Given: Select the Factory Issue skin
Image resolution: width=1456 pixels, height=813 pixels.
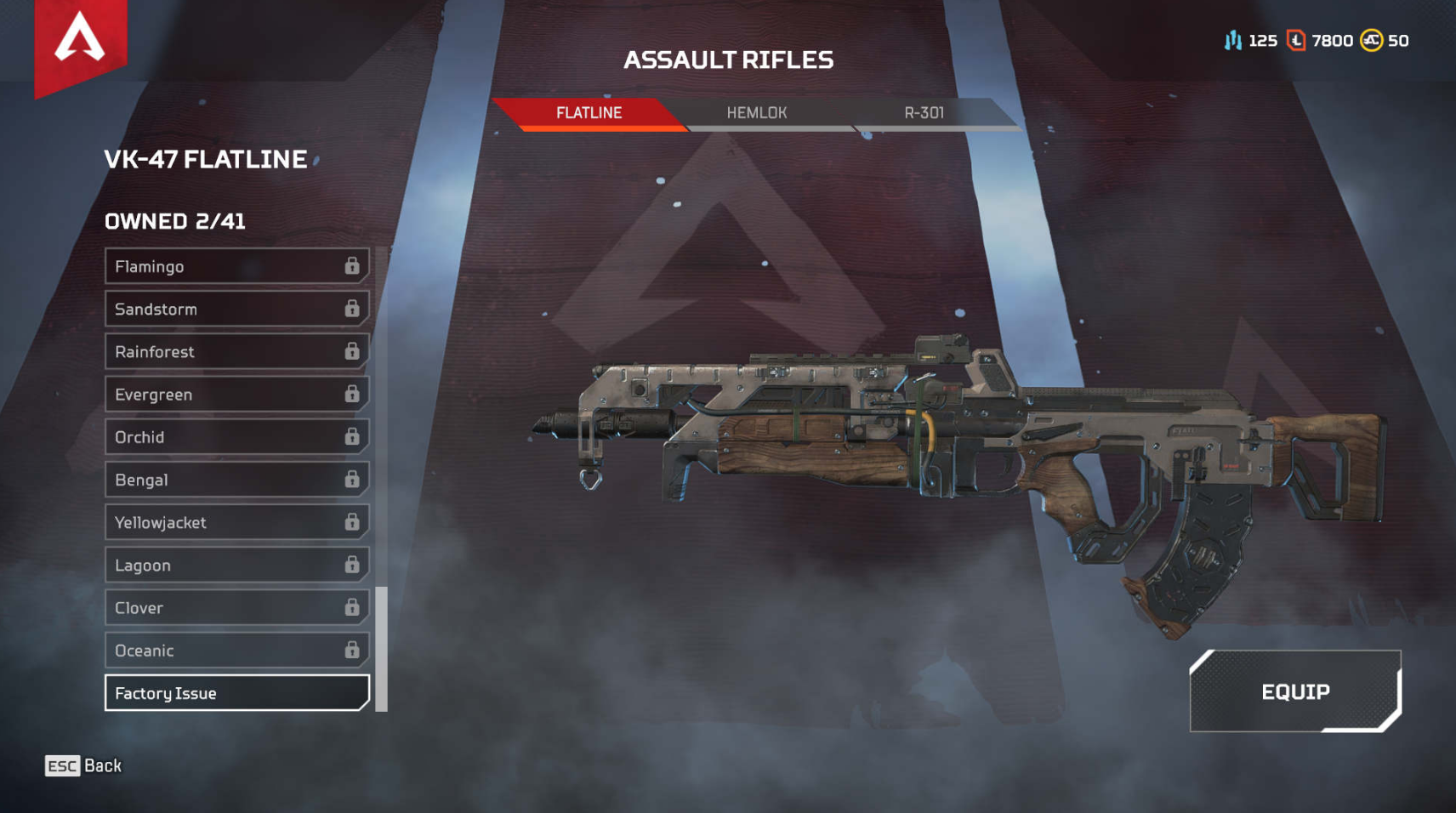Looking at the screenshot, I should [236, 693].
